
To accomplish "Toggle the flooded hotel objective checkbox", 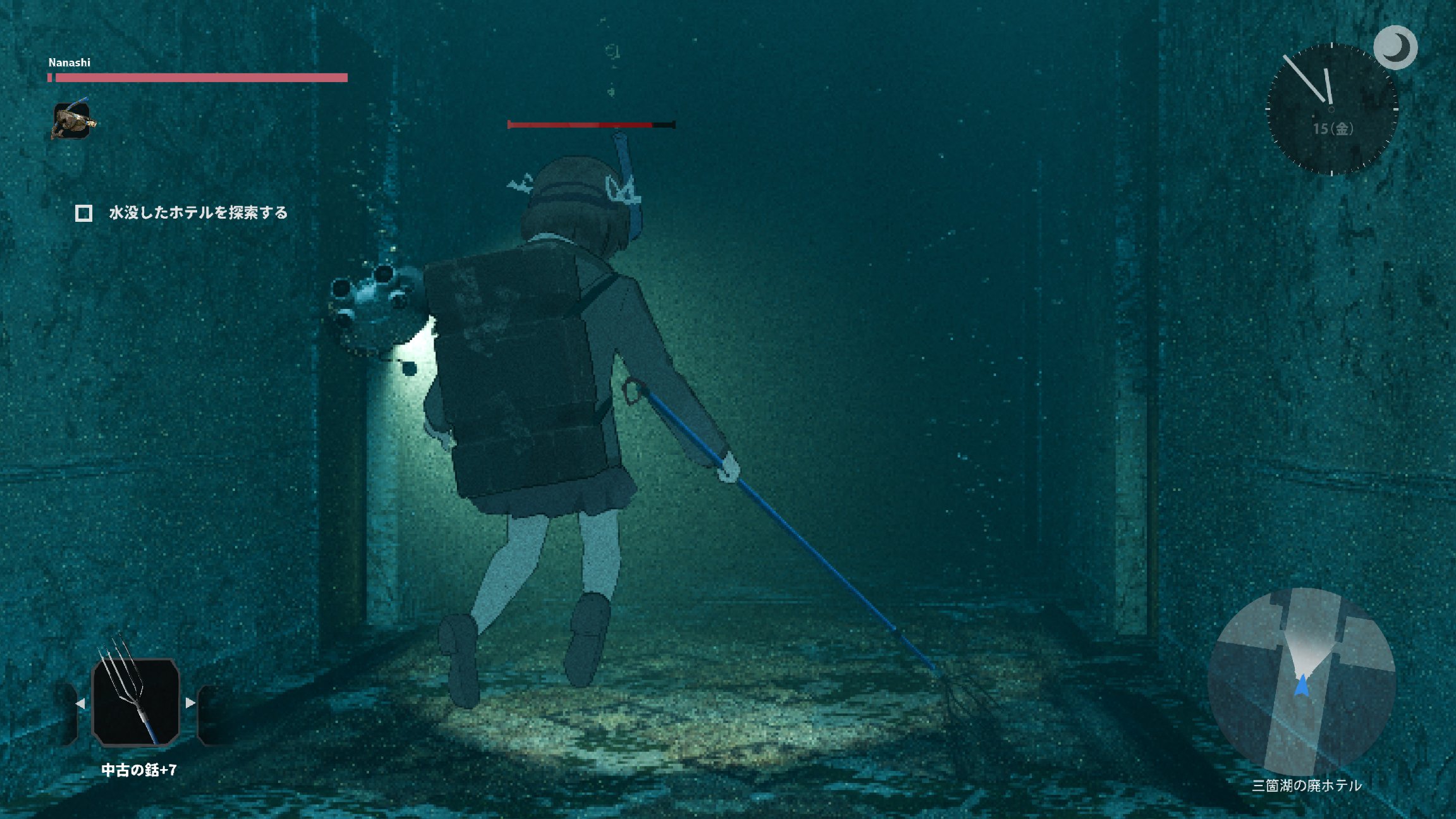I will pos(84,213).
